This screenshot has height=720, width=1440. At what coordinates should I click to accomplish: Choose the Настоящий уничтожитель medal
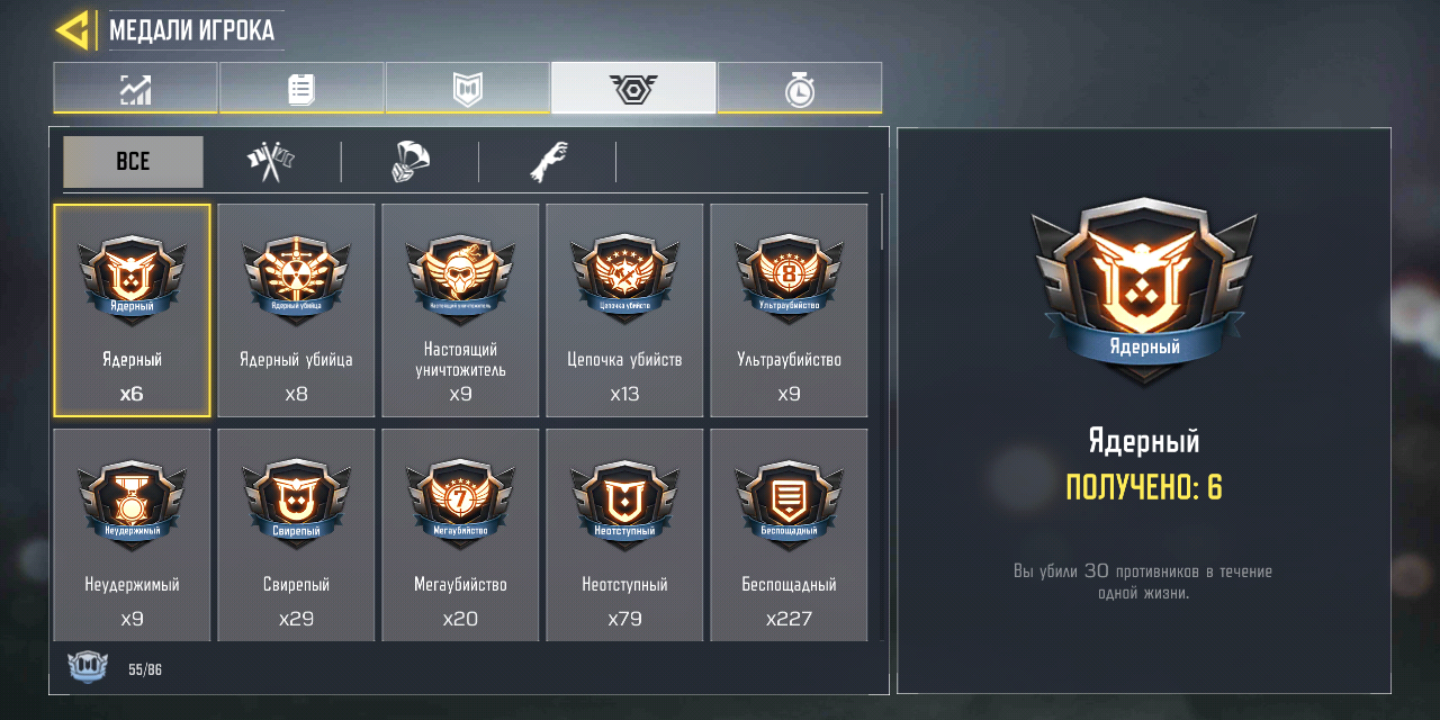pos(460,310)
